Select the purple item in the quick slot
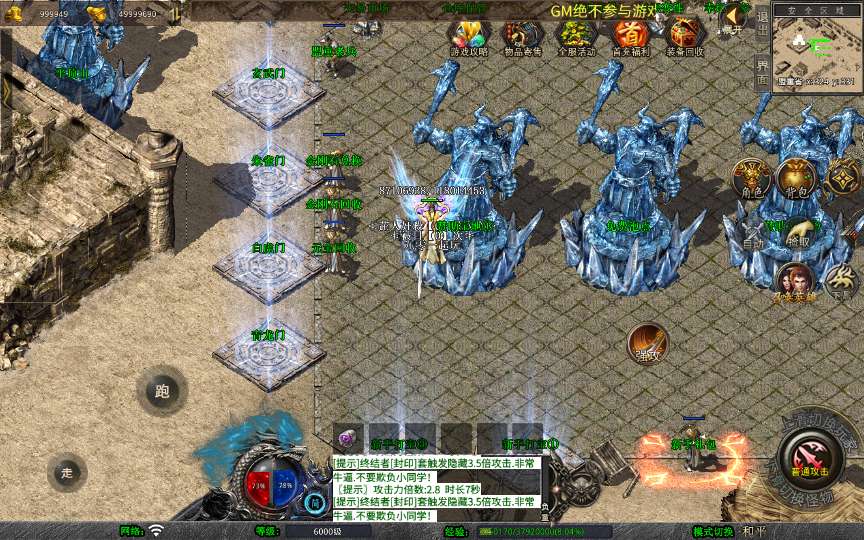Image resolution: width=864 pixels, height=540 pixels. coord(347,438)
